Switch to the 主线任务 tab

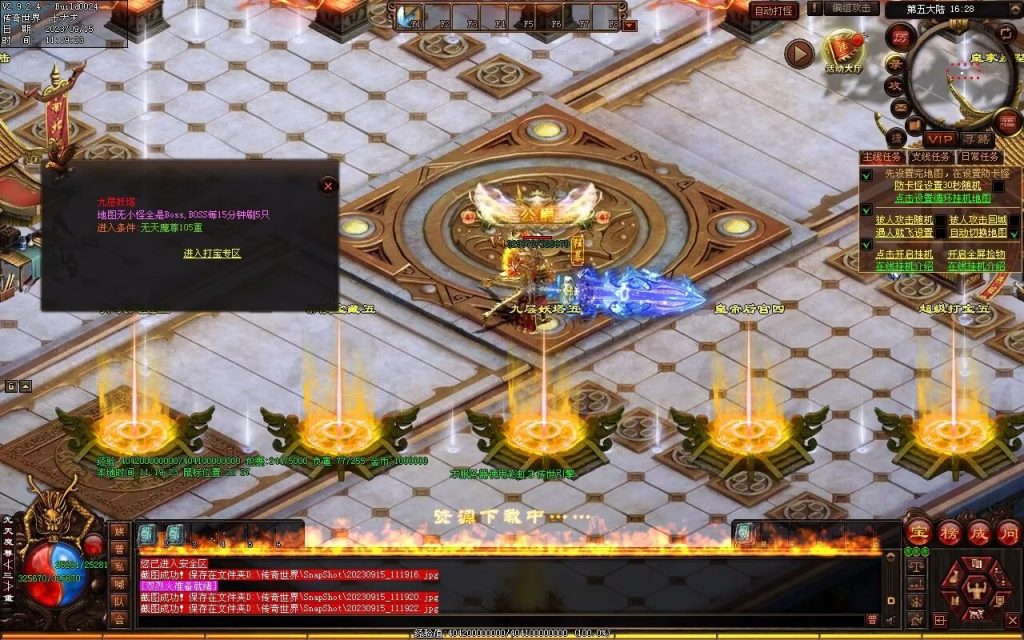point(882,157)
